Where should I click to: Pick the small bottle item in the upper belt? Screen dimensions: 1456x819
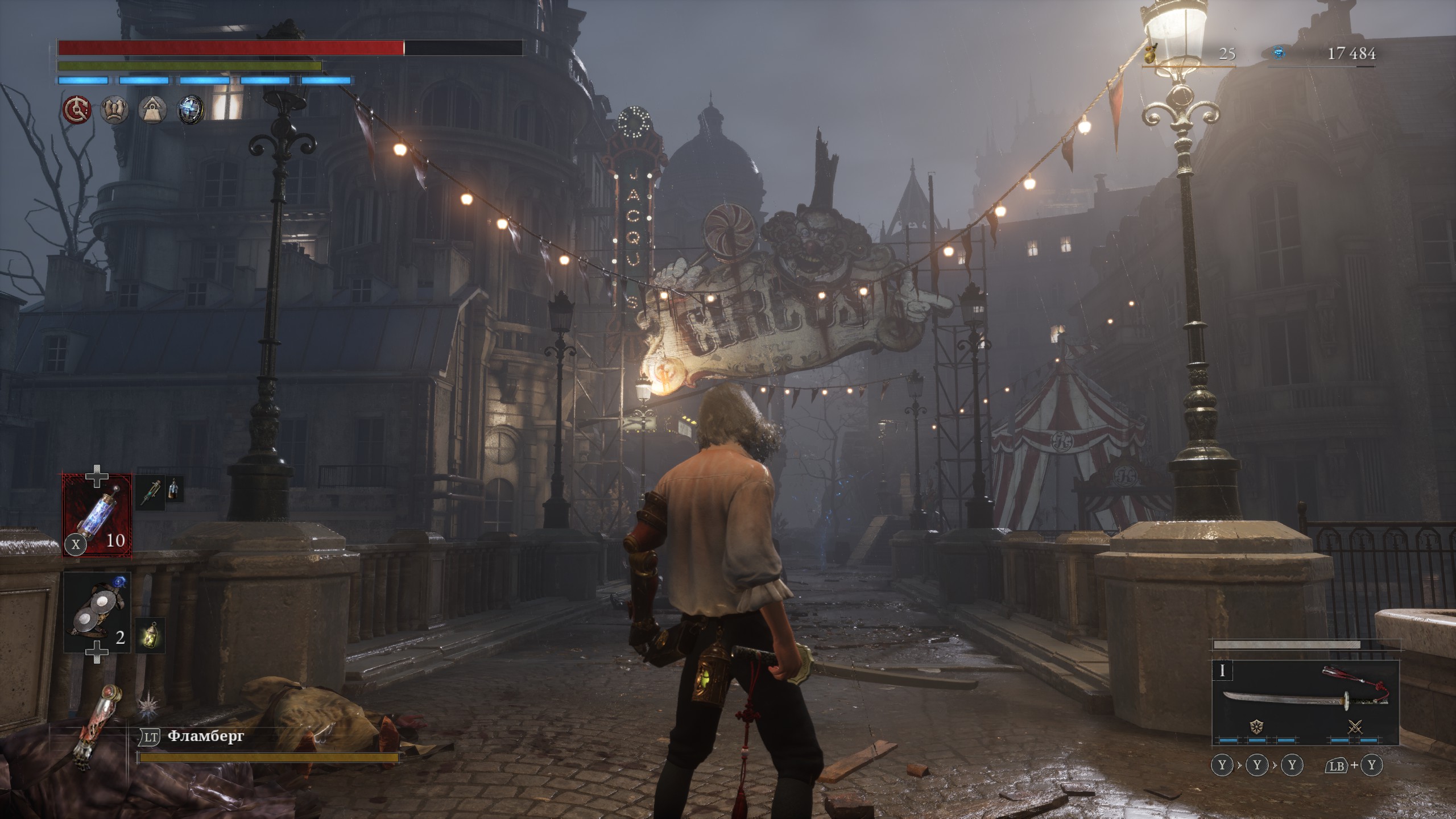pyautogui.click(x=175, y=489)
